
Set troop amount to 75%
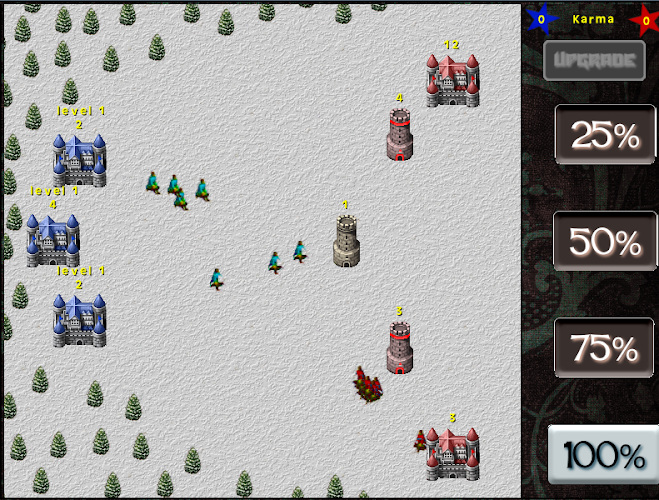(x=604, y=348)
